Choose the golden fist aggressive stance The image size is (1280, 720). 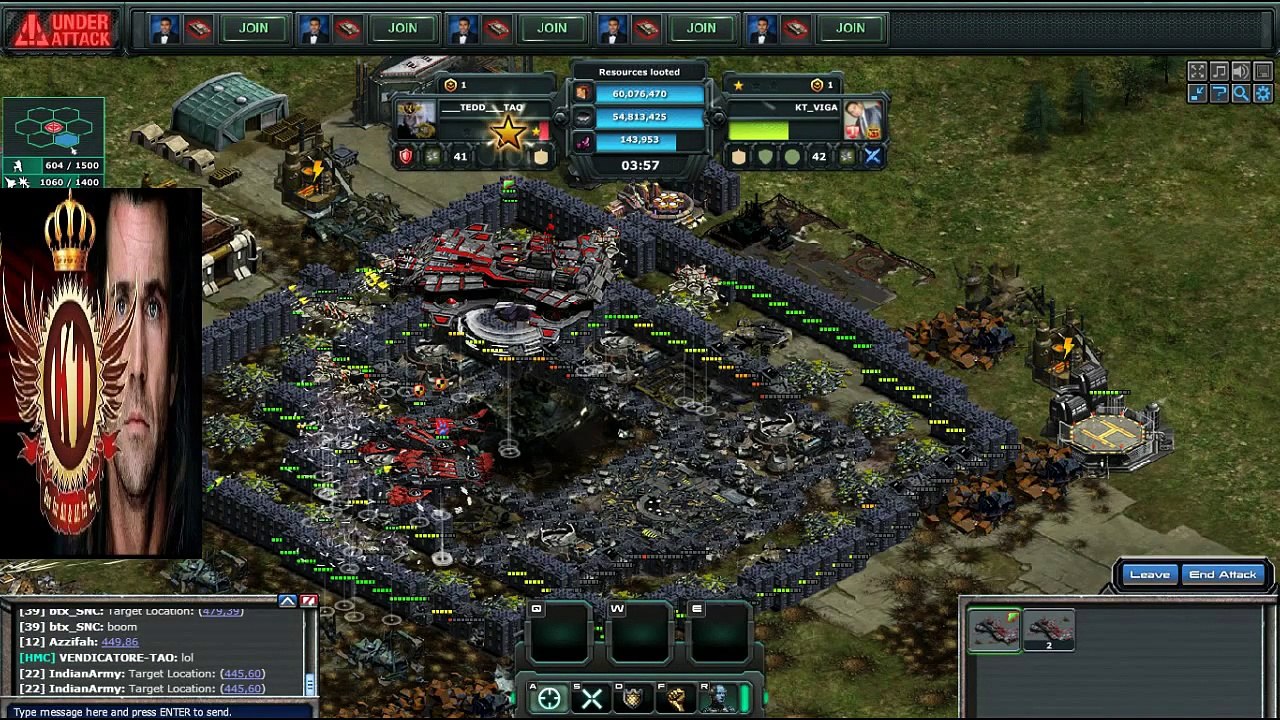click(x=675, y=699)
